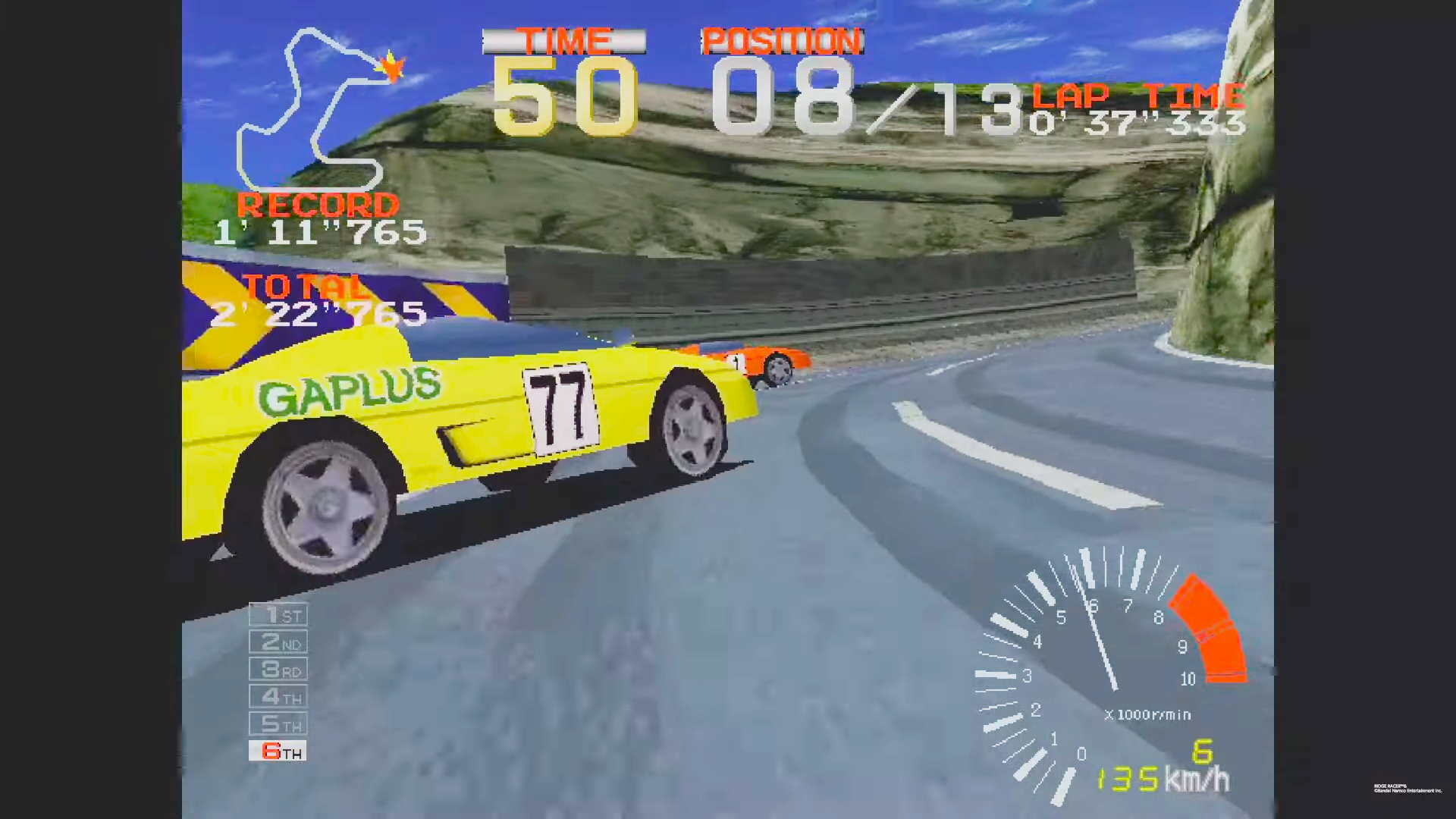
Task: Select the 2ND place label
Action: click(278, 642)
